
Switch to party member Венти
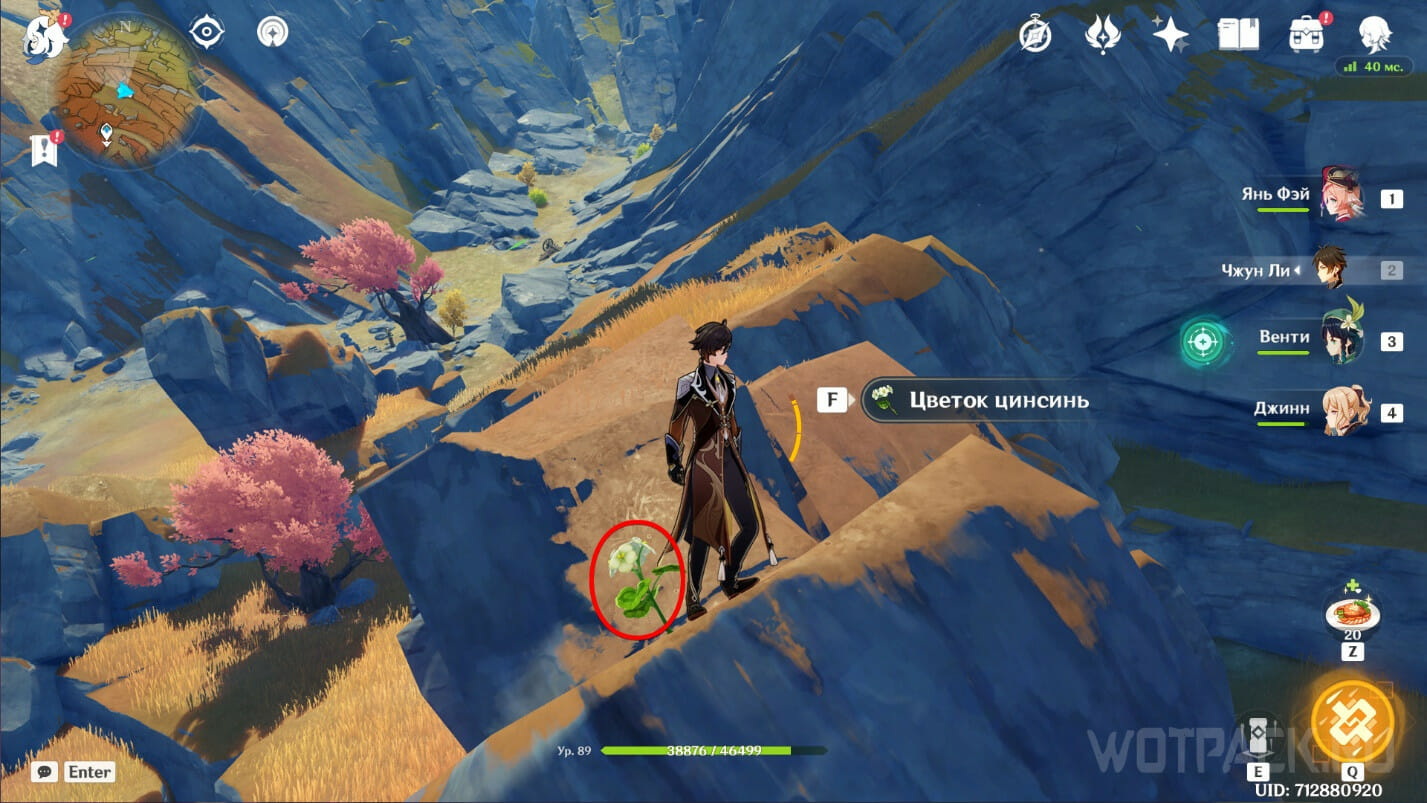[1337, 339]
